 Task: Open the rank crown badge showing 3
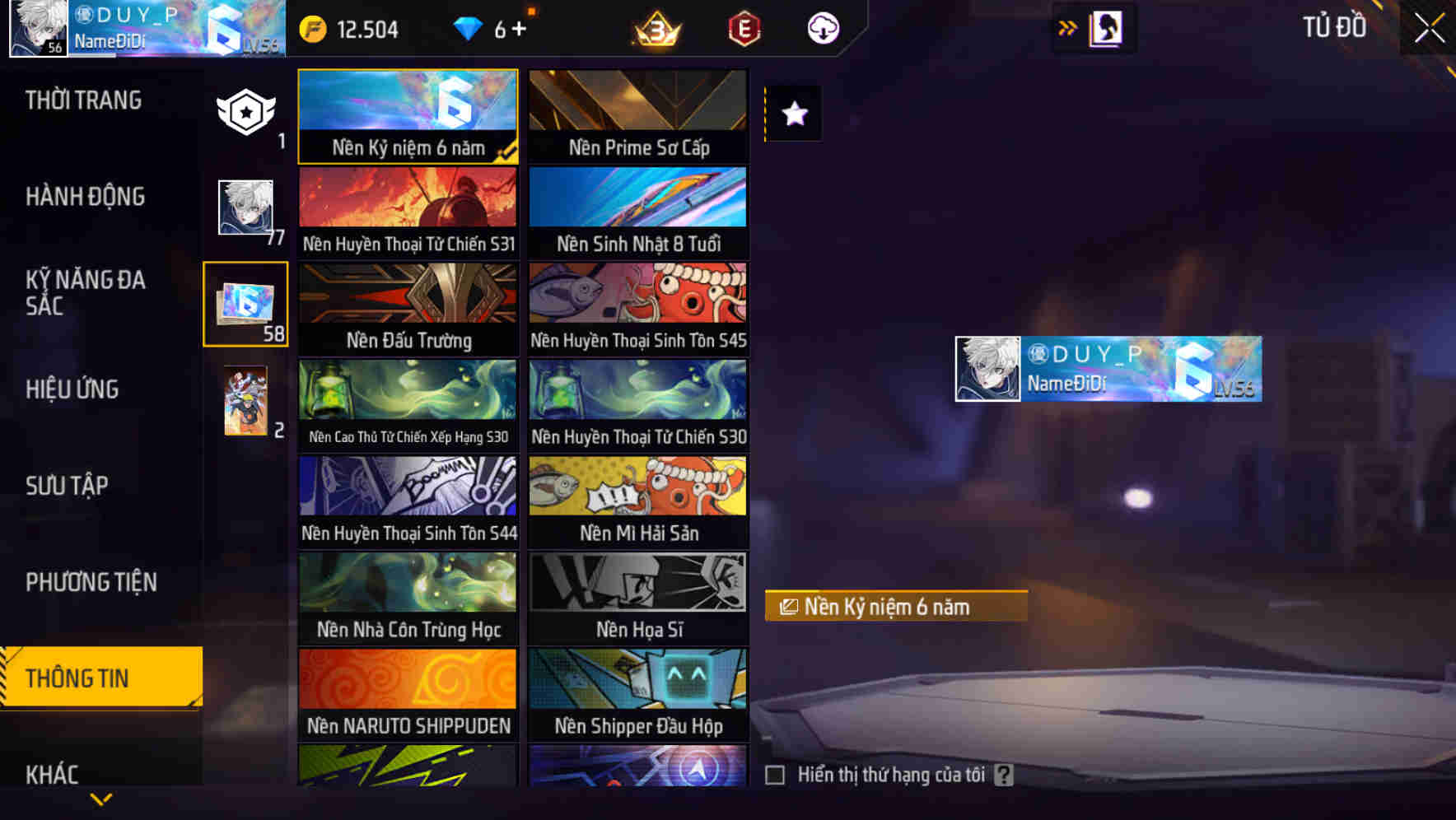655,29
